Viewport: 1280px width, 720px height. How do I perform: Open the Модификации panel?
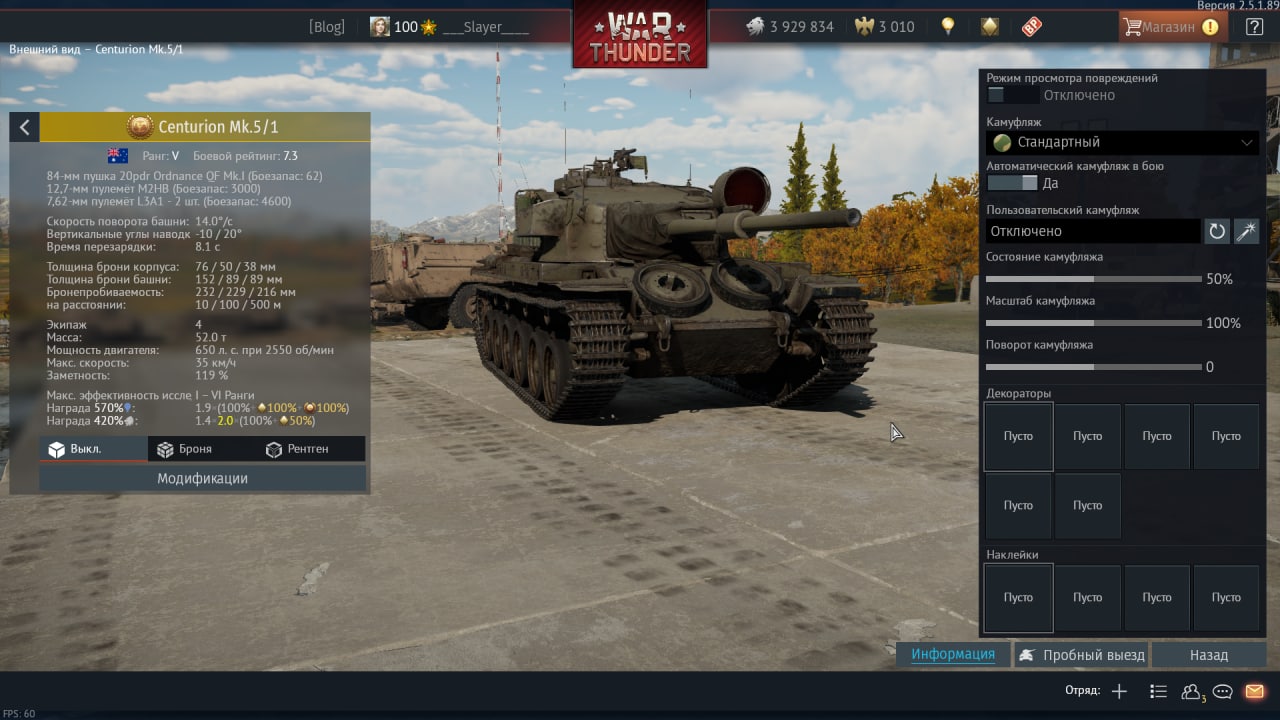(202, 478)
